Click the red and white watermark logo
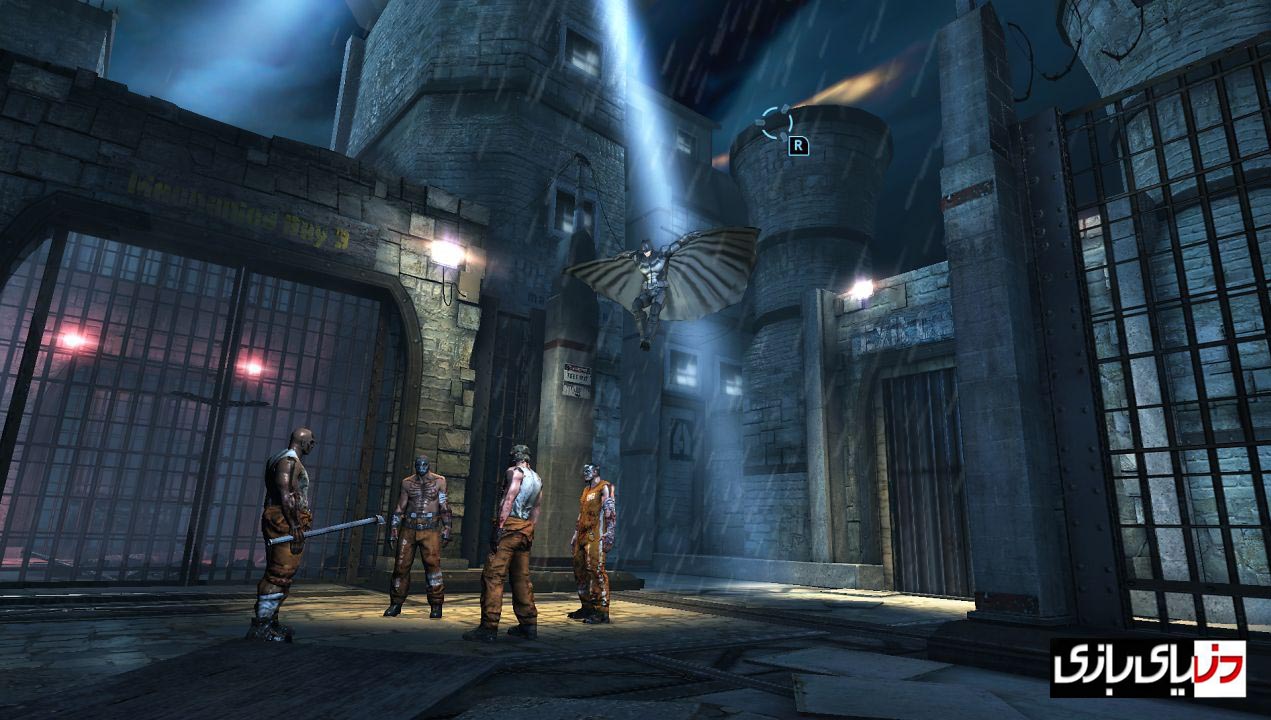 click(x=1147, y=668)
